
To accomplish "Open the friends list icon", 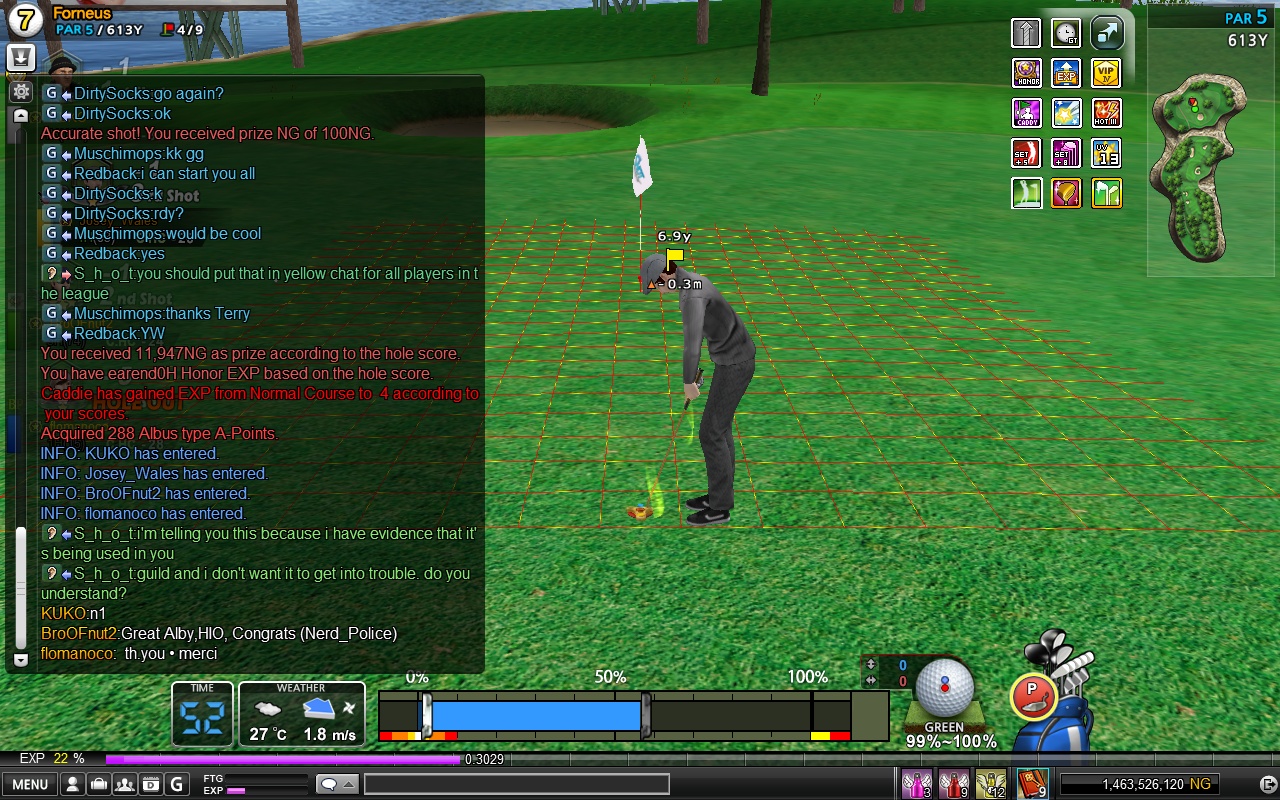I will pos(125,784).
